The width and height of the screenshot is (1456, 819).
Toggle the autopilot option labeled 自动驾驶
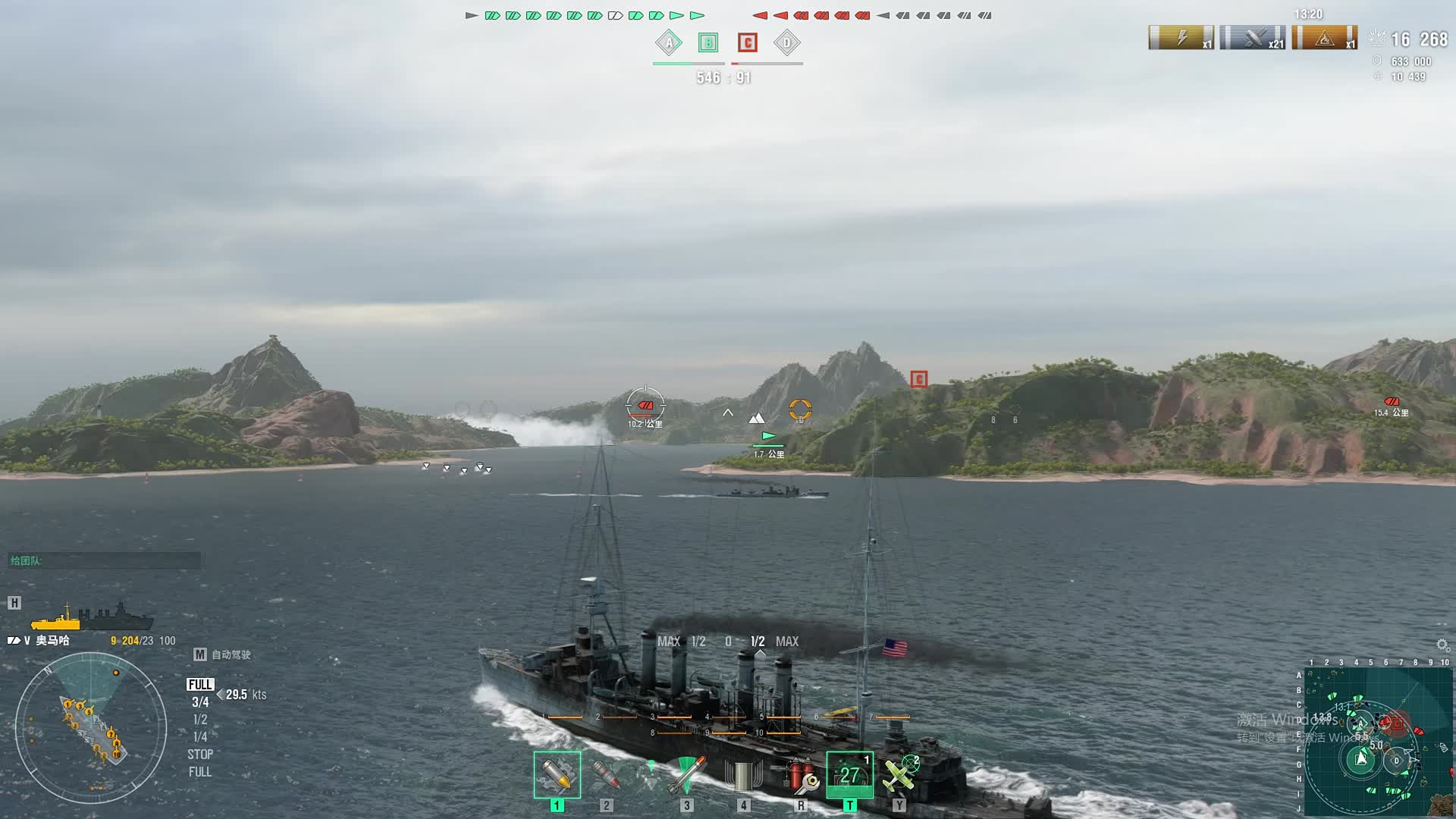(223, 654)
